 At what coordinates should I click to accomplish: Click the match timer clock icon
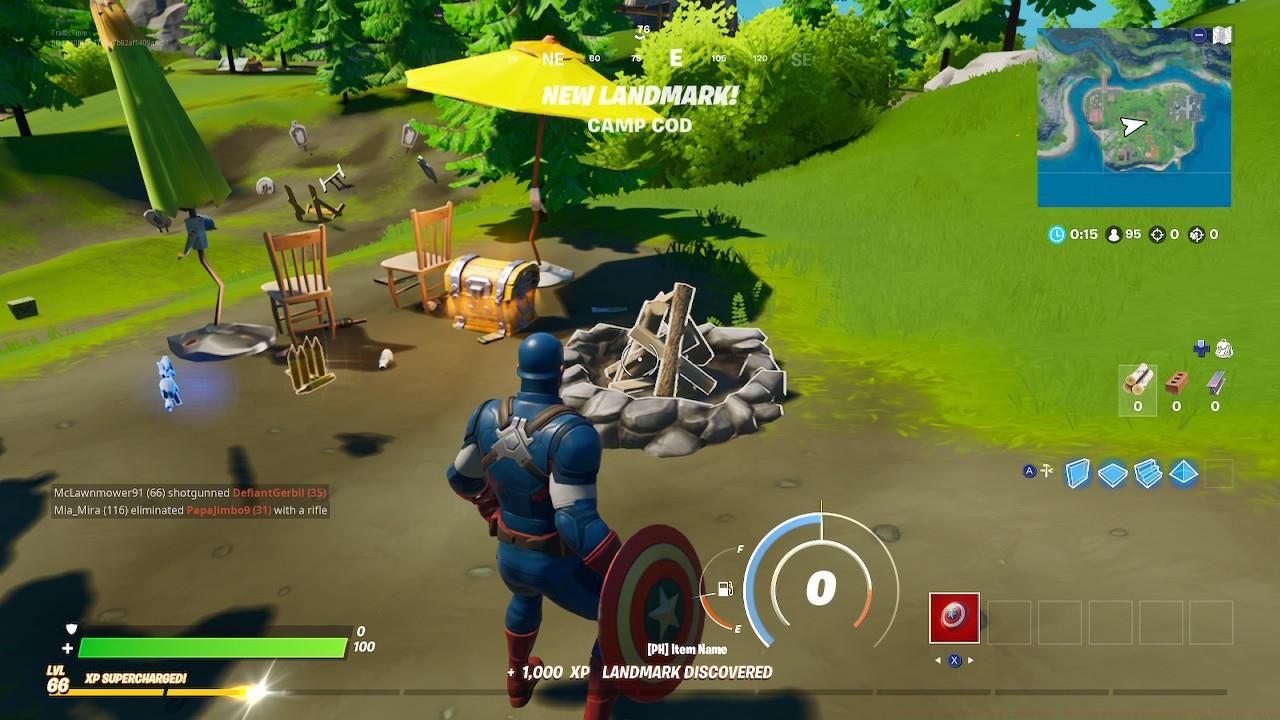tap(1057, 236)
